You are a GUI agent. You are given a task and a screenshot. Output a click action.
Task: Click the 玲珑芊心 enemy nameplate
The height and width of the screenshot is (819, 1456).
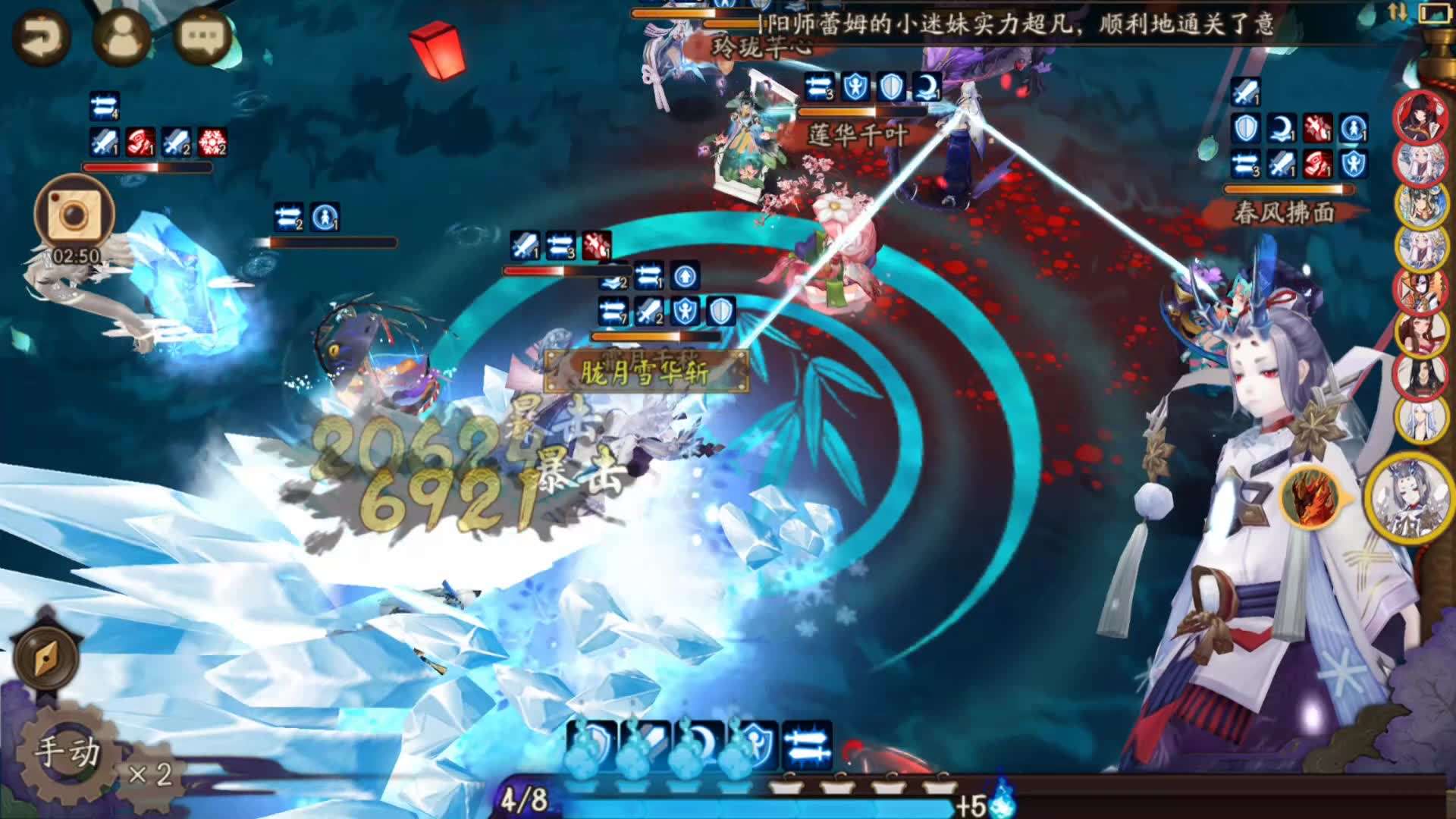click(x=763, y=45)
